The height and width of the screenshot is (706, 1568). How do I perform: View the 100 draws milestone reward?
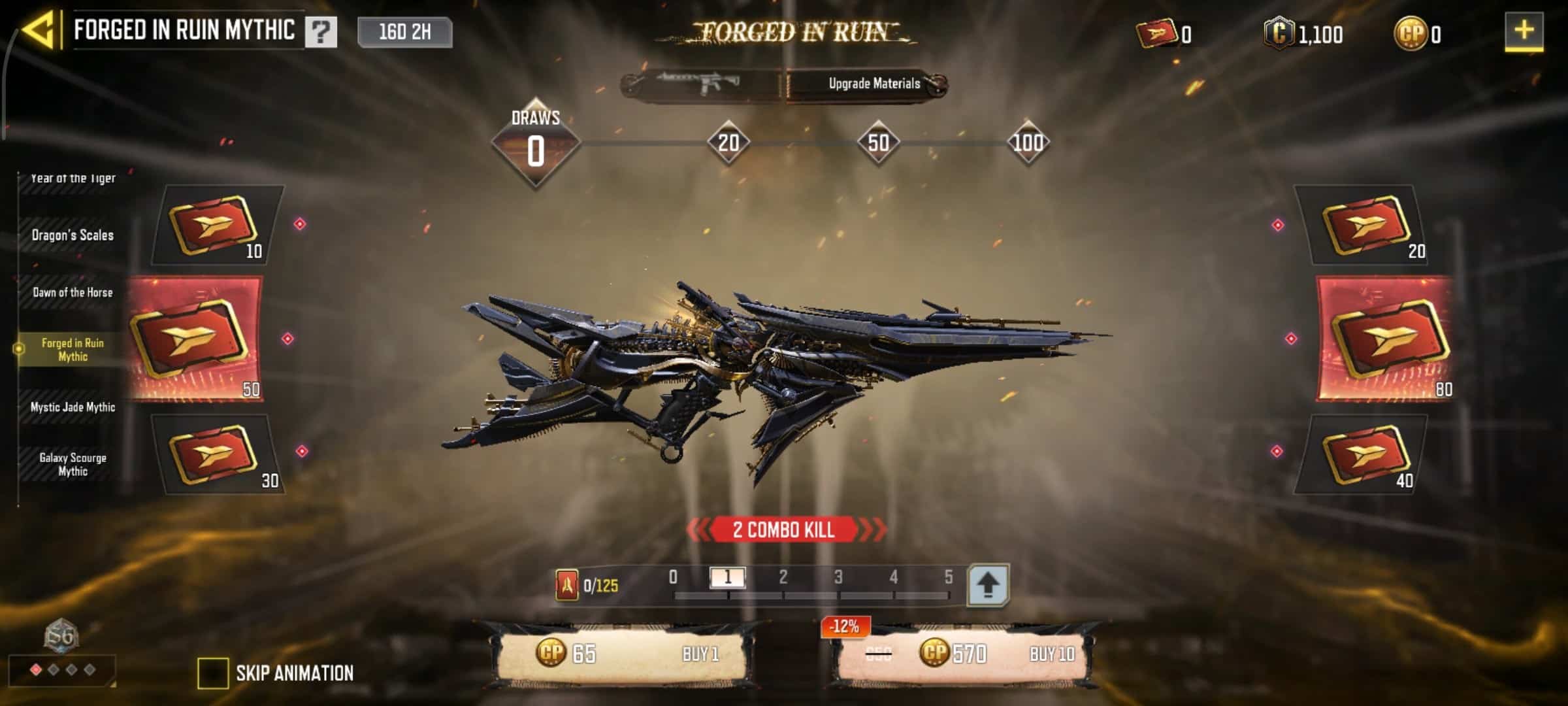pos(1028,143)
